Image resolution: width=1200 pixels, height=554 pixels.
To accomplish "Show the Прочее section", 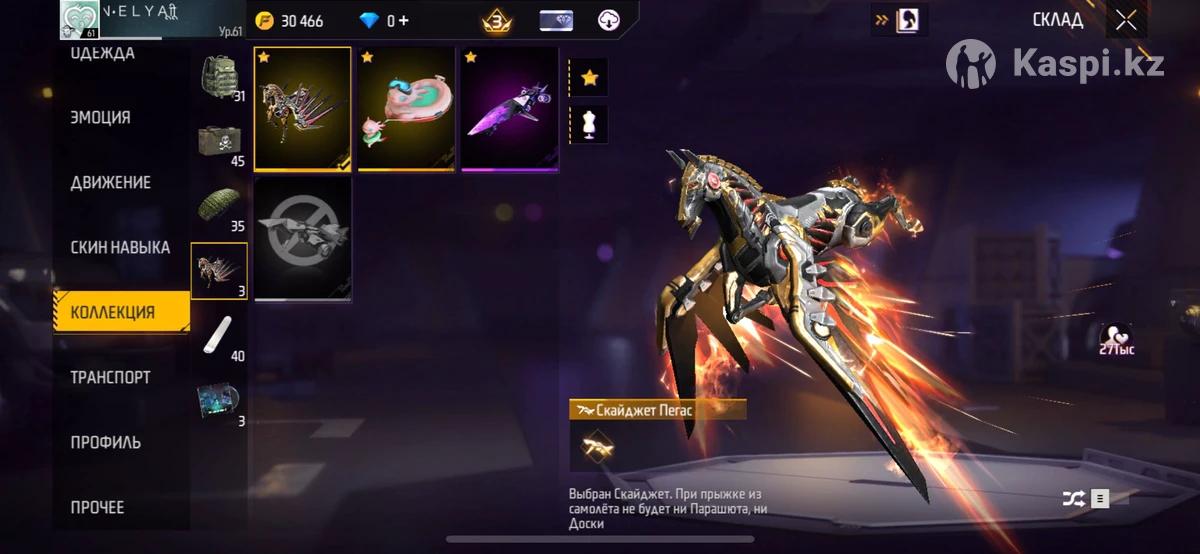I will pos(98,507).
